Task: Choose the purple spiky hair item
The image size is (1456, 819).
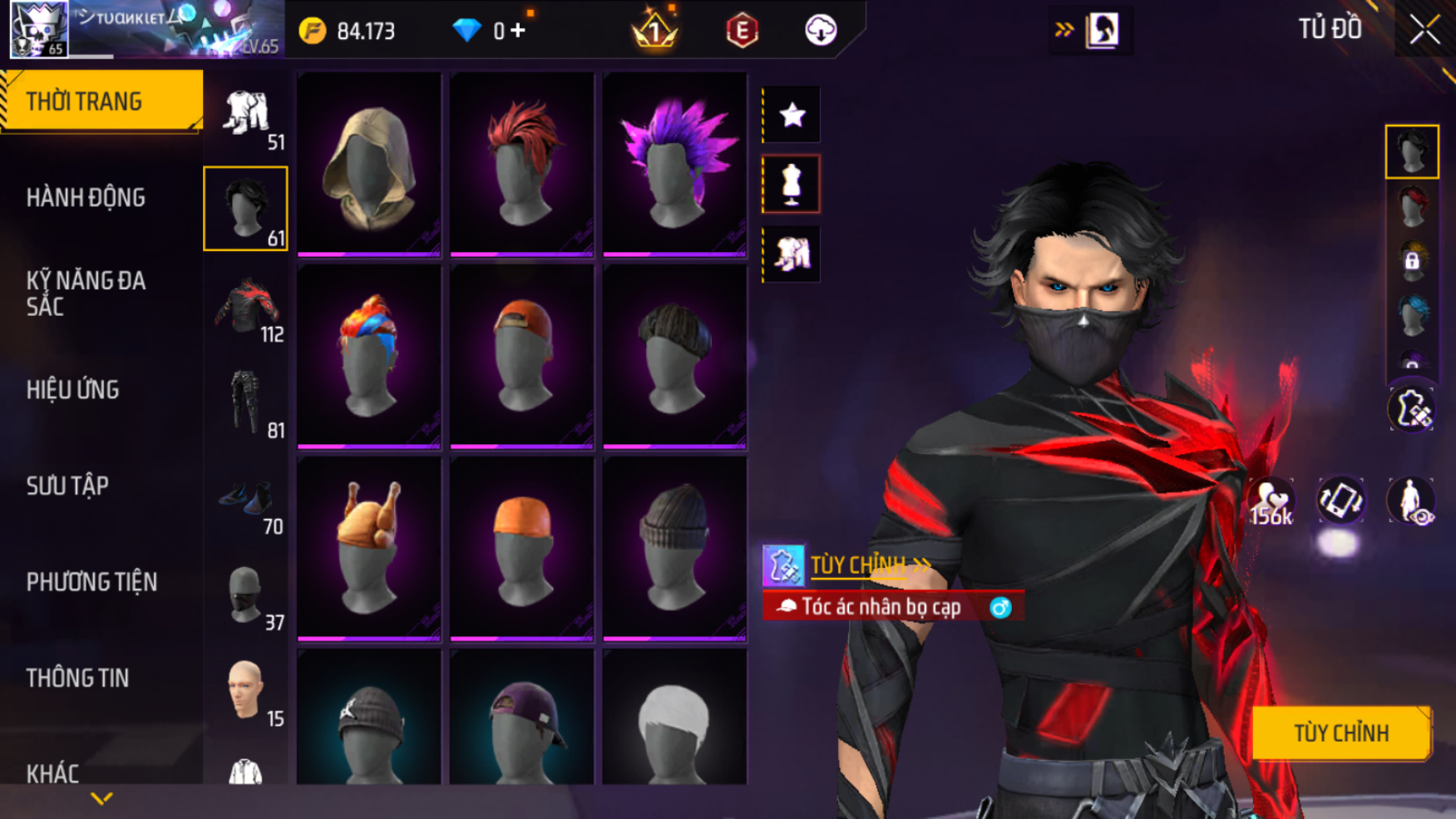Action: (674, 164)
